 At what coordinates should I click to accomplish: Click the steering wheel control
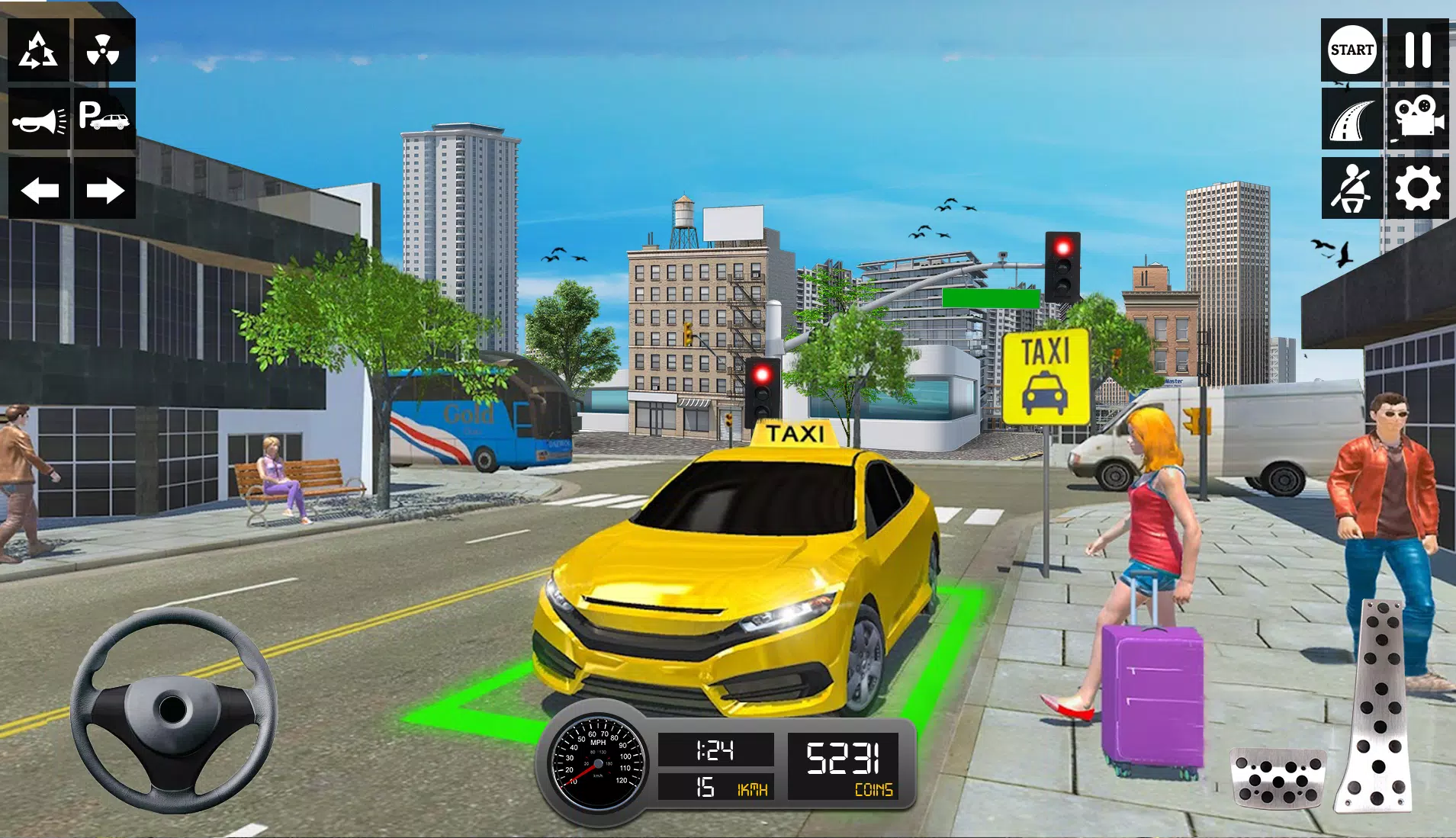click(174, 709)
